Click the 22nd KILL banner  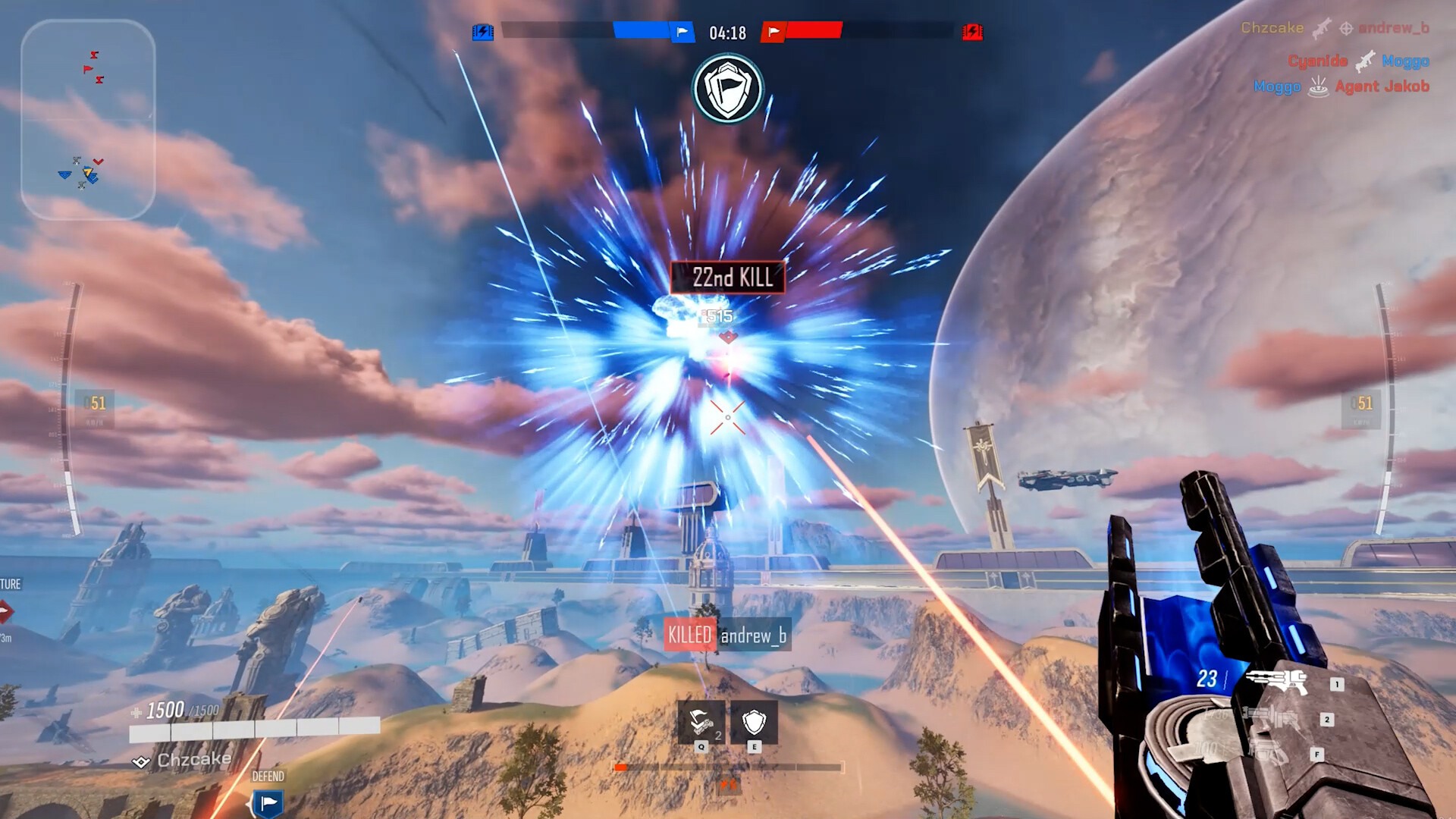click(730, 277)
